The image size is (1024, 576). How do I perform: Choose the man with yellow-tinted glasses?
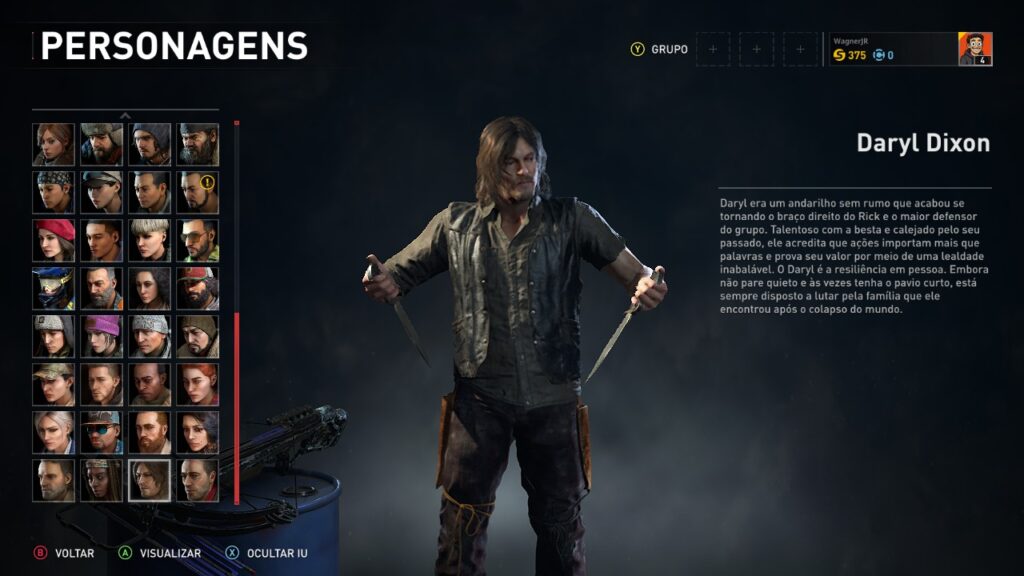pos(198,240)
